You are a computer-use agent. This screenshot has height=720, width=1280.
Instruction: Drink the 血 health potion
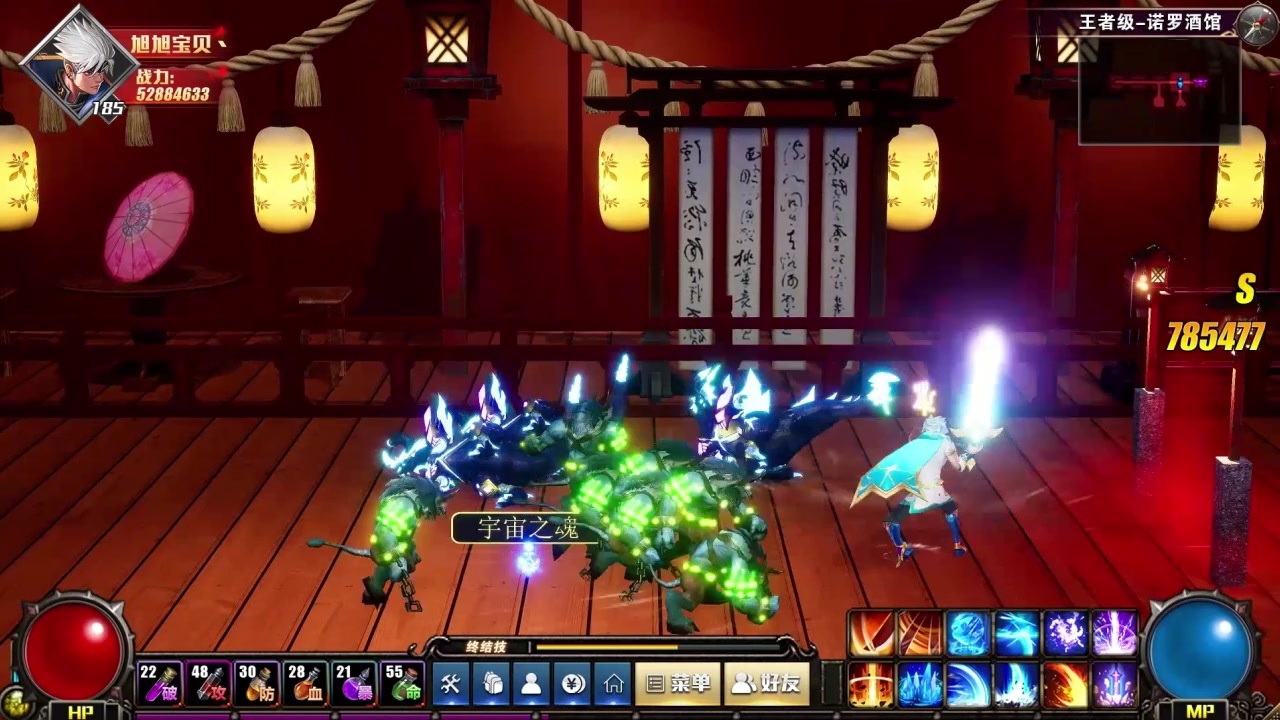pyautogui.click(x=305, y=683)
